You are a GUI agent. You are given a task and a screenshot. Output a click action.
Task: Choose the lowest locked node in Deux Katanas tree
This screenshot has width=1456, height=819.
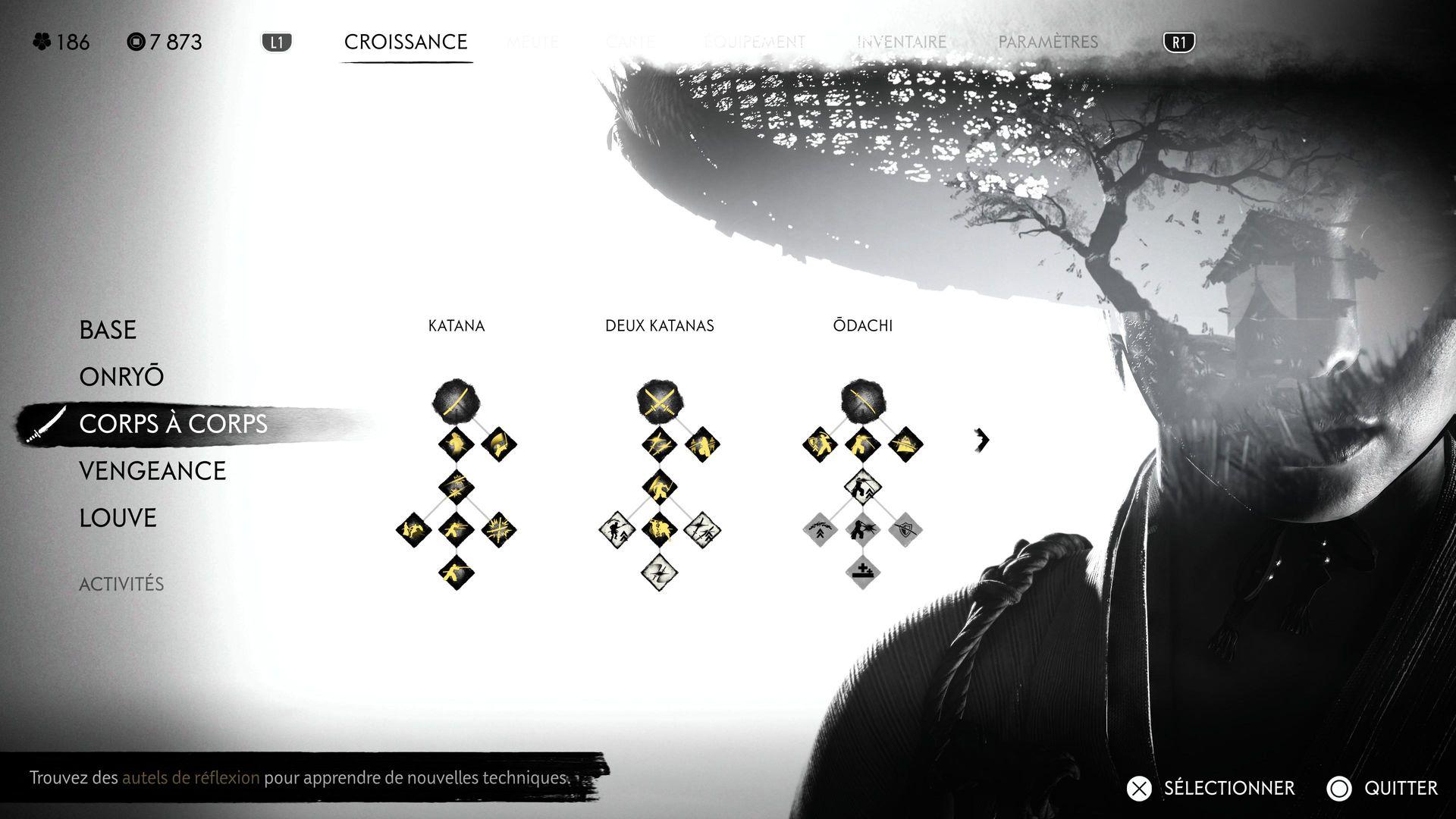click(x=659, y=570)
